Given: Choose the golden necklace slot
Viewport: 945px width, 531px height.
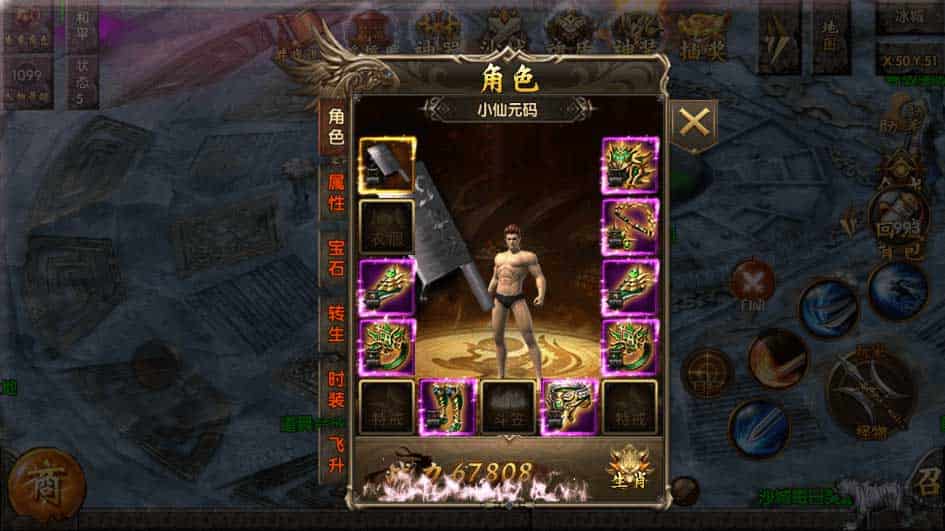Looking at the screenshot, I should point(630,226).
